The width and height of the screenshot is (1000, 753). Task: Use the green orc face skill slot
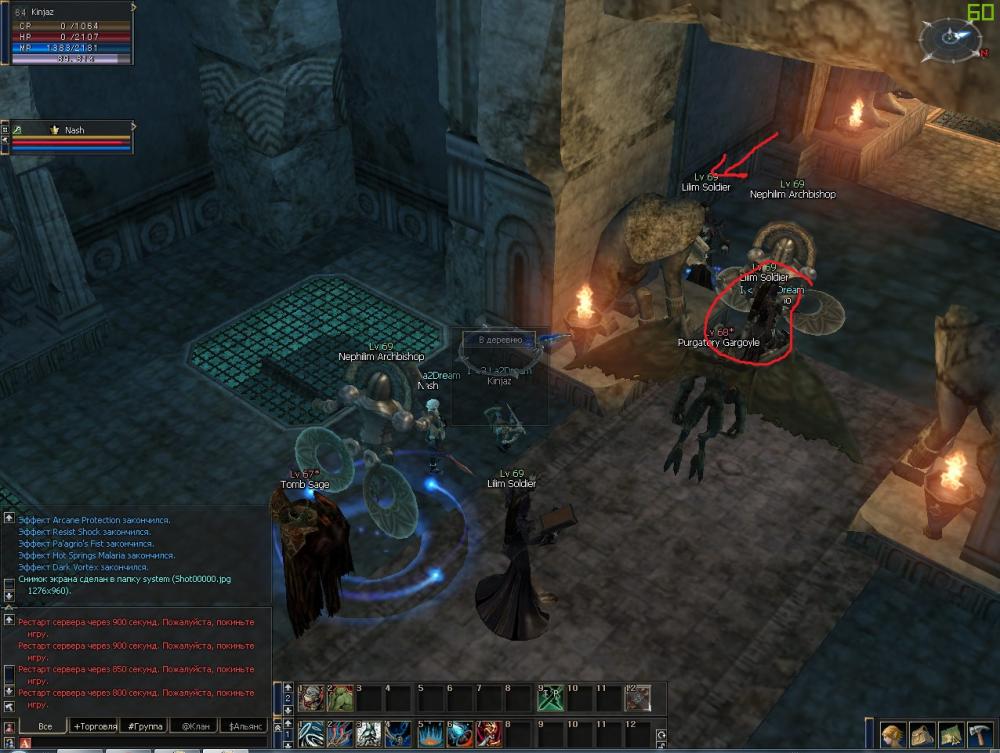click(x=341, y=697)
